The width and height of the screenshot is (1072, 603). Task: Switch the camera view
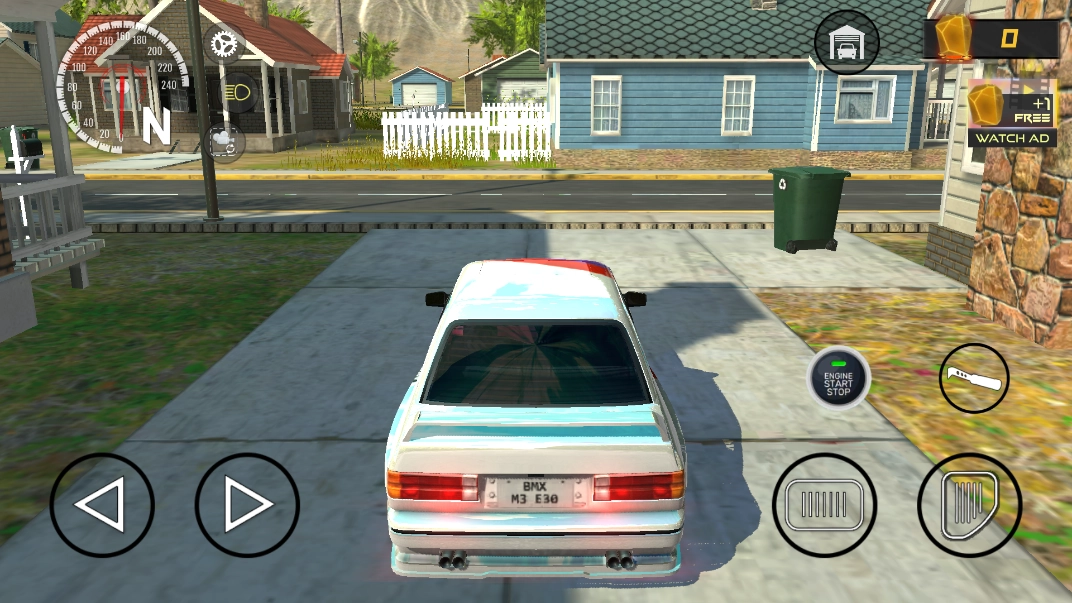tap(224, 143)
